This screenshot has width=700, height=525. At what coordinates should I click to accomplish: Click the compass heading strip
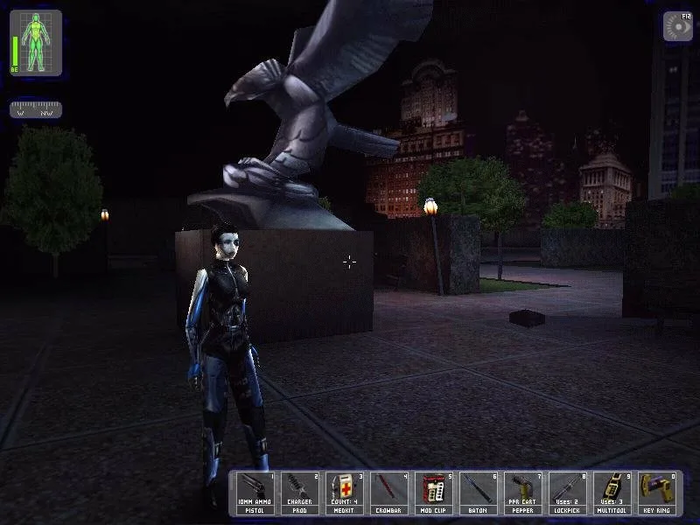pos(36,110)
